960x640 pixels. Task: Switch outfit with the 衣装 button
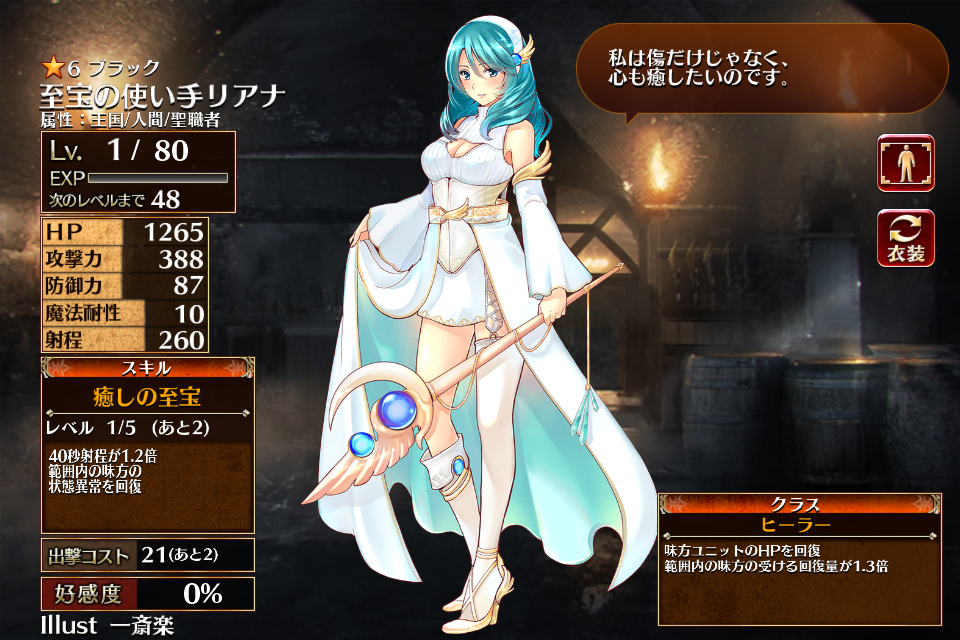click(906, 238)
